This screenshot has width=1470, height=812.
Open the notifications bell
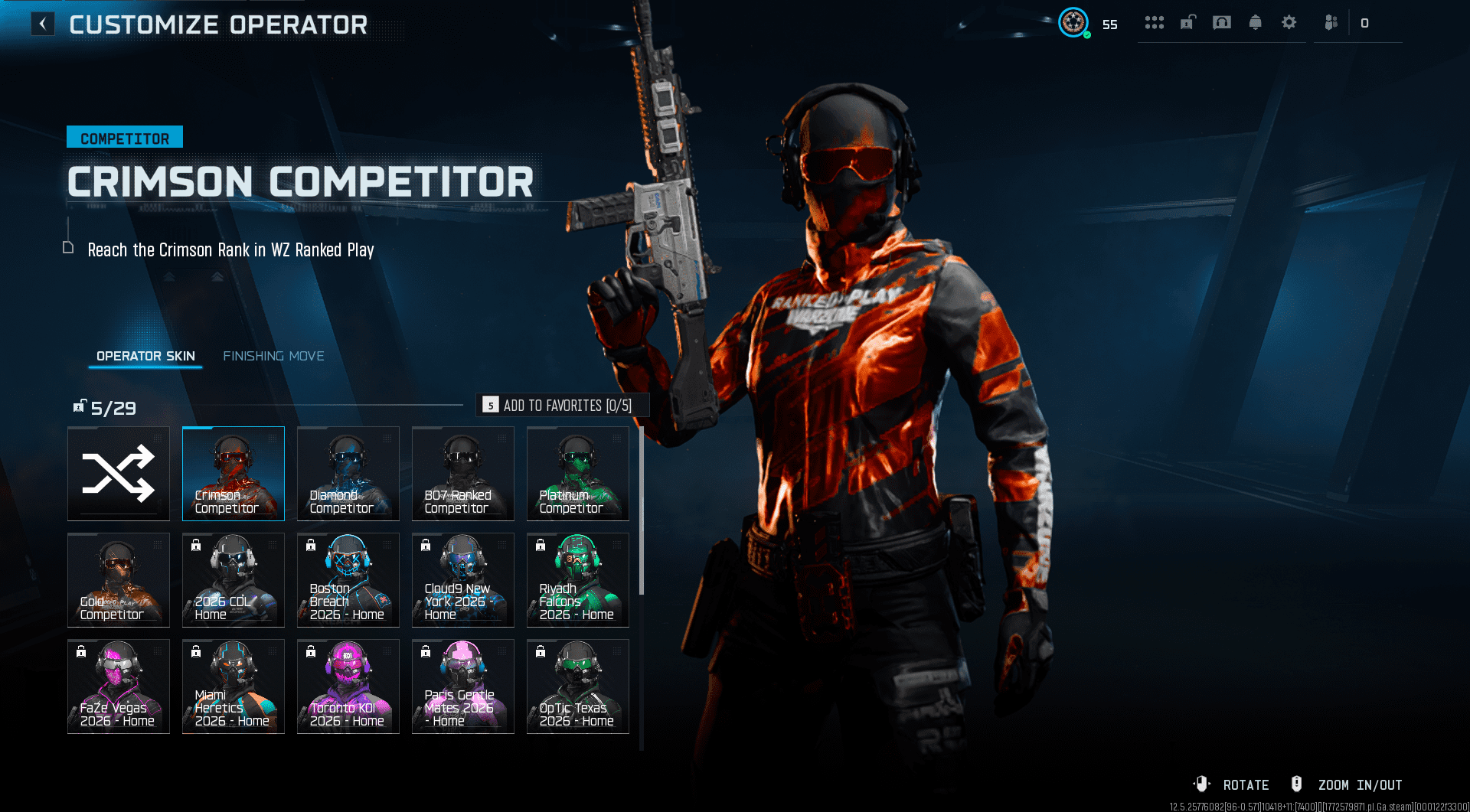(x=1256, y=23)
